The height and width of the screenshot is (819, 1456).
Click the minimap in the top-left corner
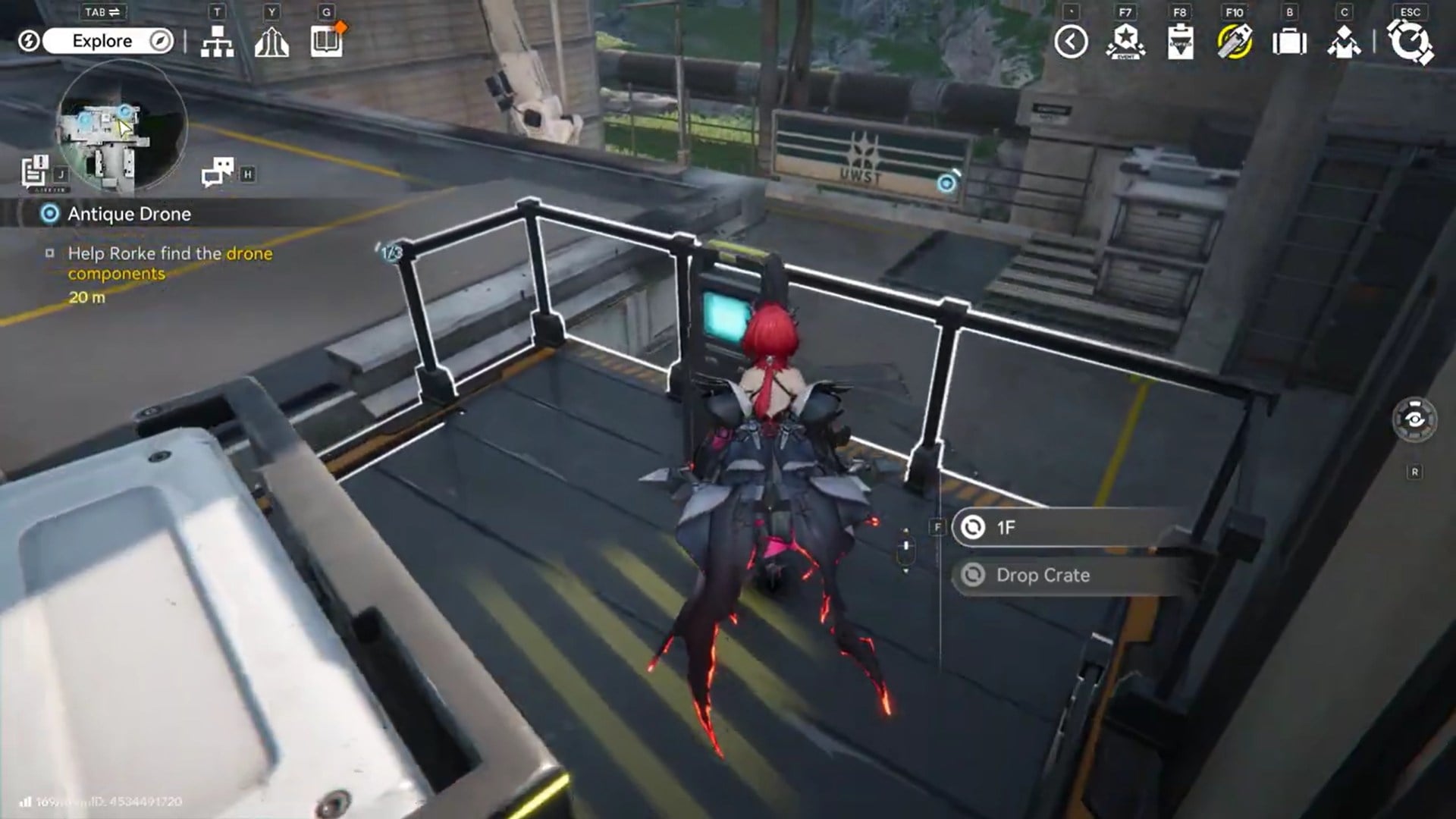pyautogui.click(x=114, y=125)
